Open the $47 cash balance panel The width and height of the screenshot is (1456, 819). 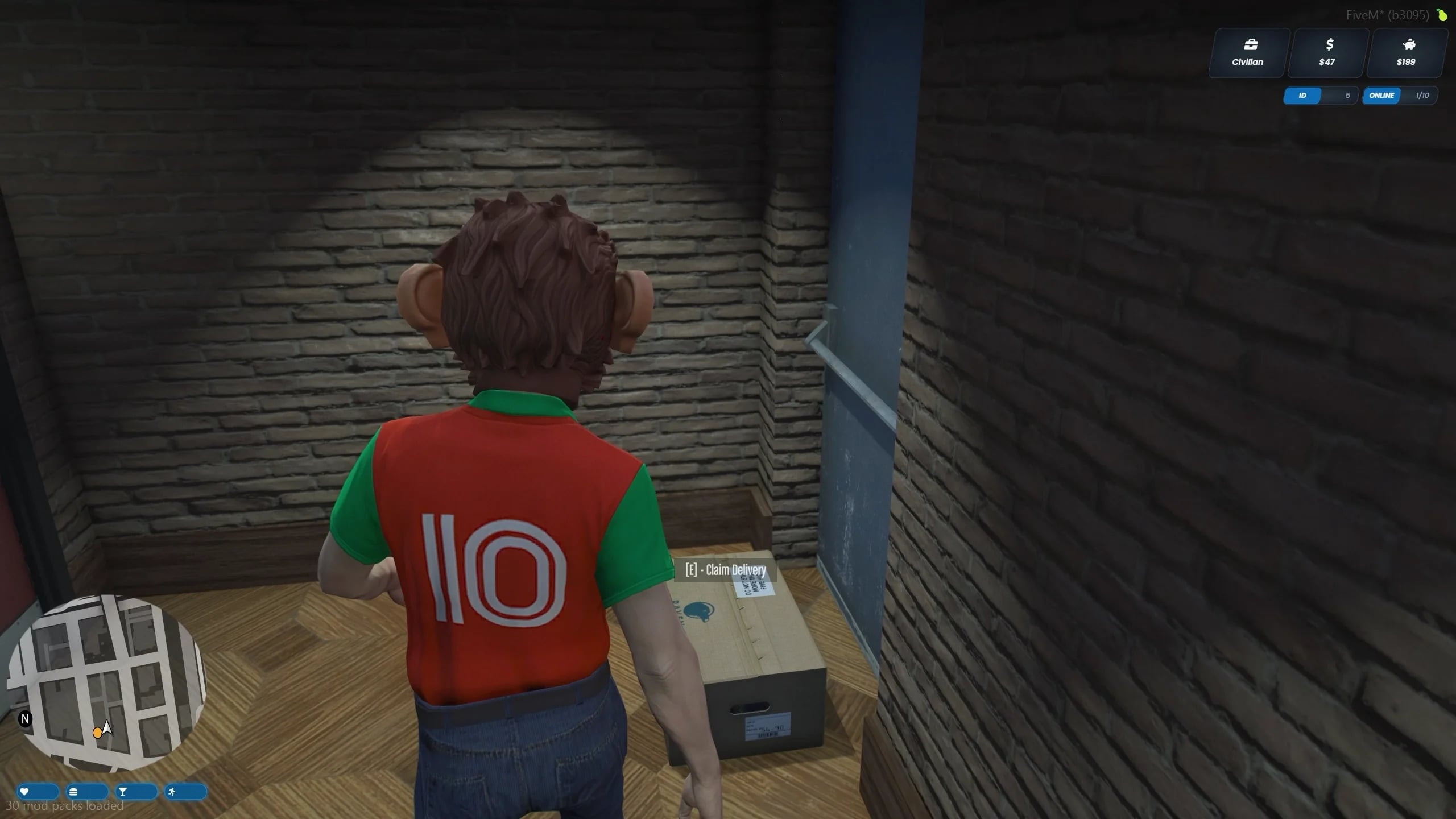coord(1327,52)
